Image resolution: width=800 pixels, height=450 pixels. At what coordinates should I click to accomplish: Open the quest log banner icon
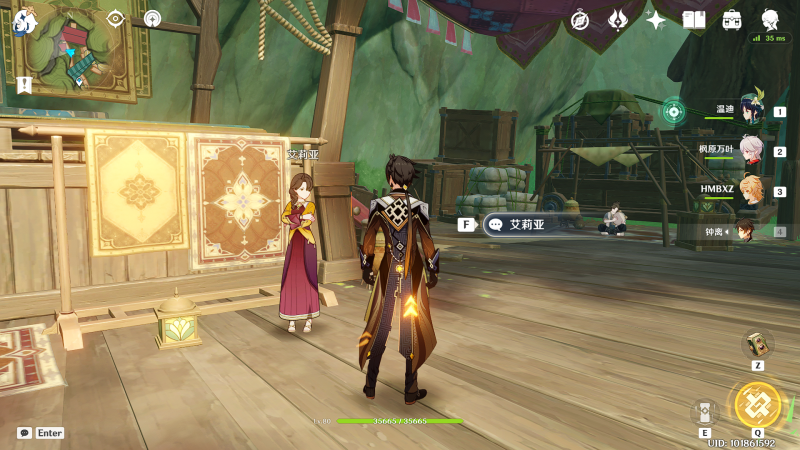point(24,85)
